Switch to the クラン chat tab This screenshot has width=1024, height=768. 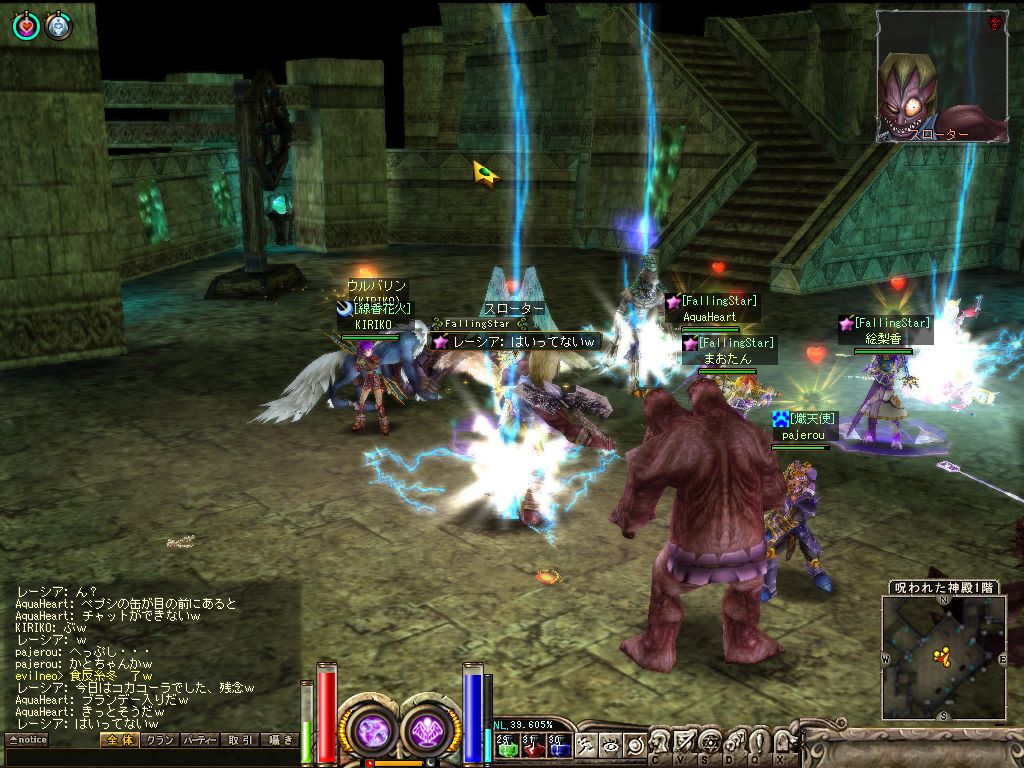pyautogui.click(x=159, y=740)
